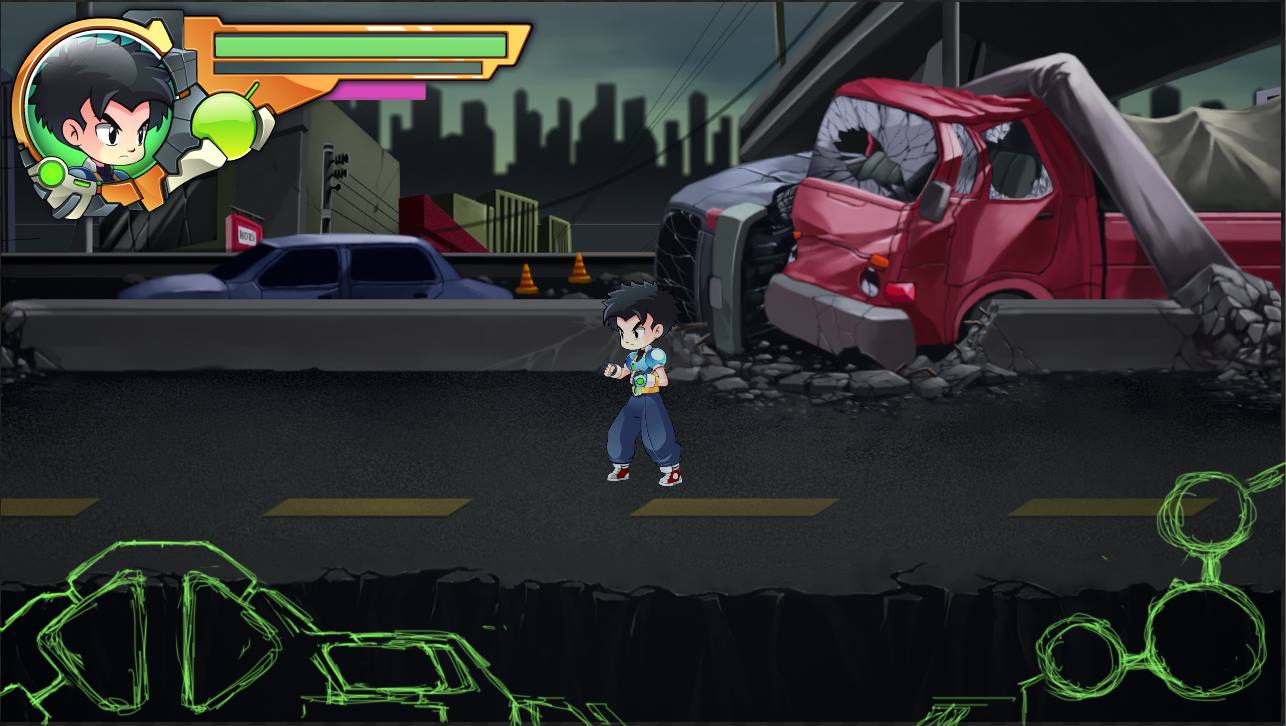Click the sketched rectangular panel beside the right arrow
1286x726 pixels.
point(400,666)
